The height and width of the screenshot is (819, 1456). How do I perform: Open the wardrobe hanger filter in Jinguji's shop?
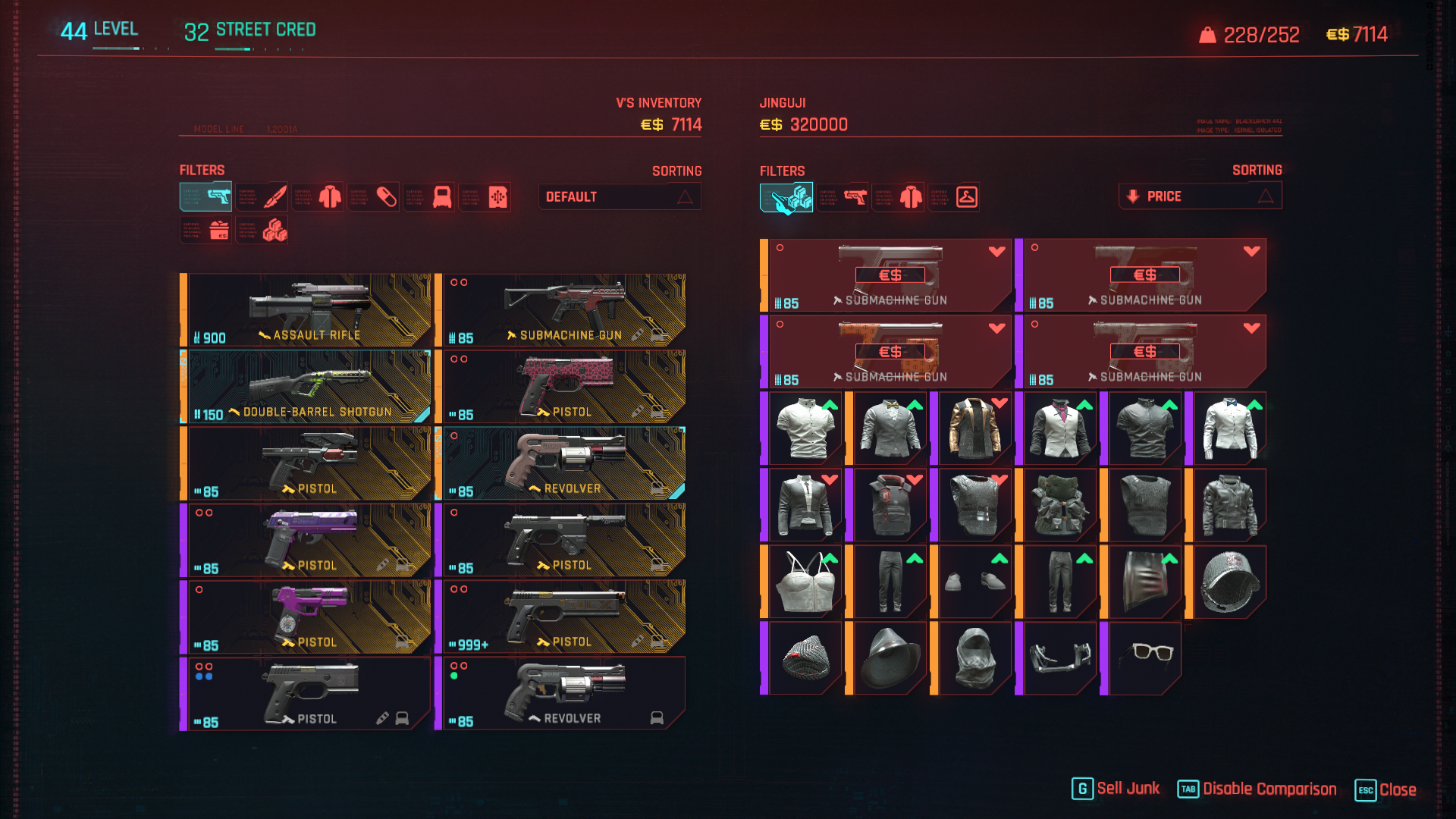955,197
